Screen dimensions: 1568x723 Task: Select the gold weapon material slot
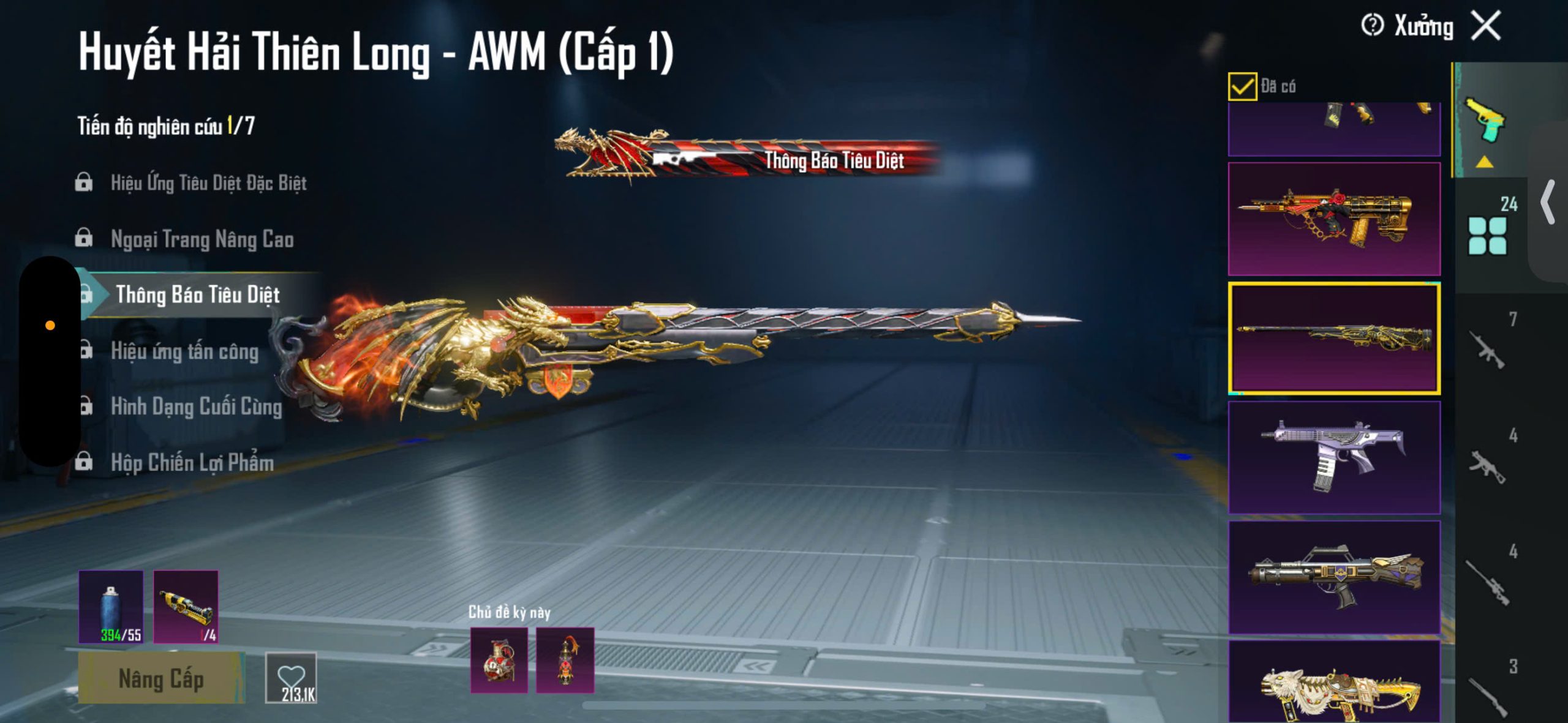pyautogui.click(x=186, y=607)
